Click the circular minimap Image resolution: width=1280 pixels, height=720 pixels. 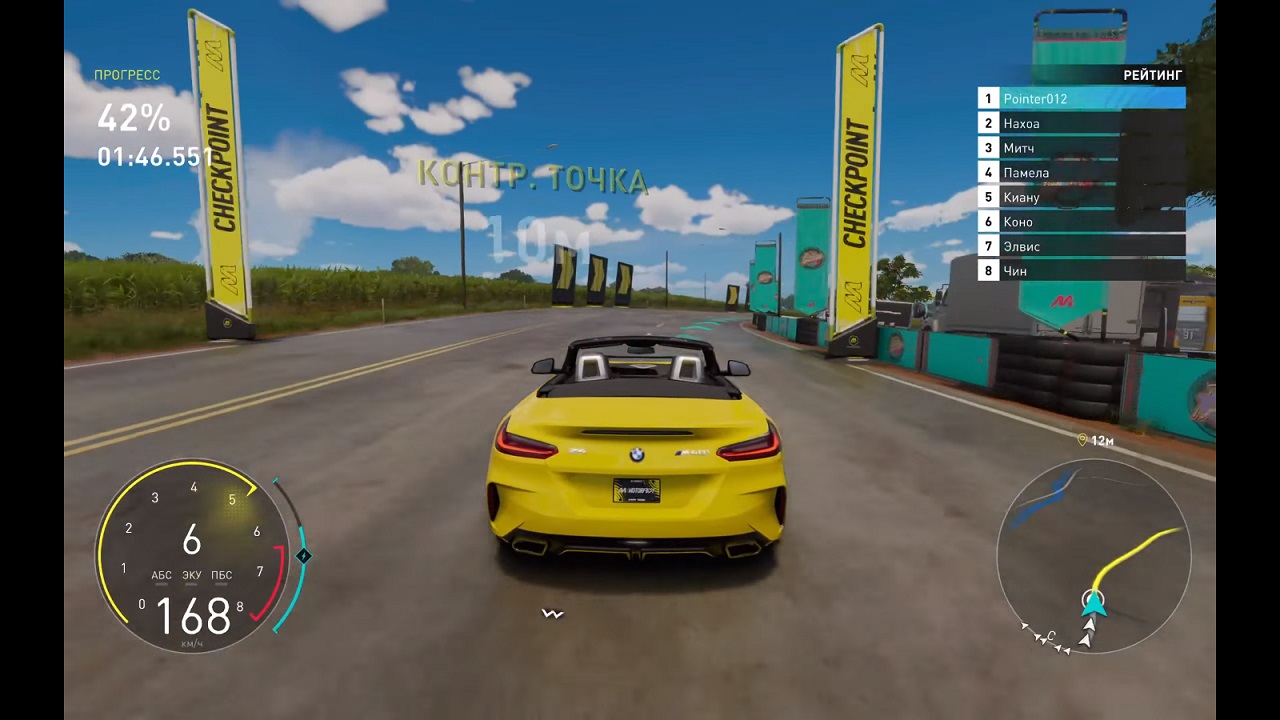(x=1093, y=556)
